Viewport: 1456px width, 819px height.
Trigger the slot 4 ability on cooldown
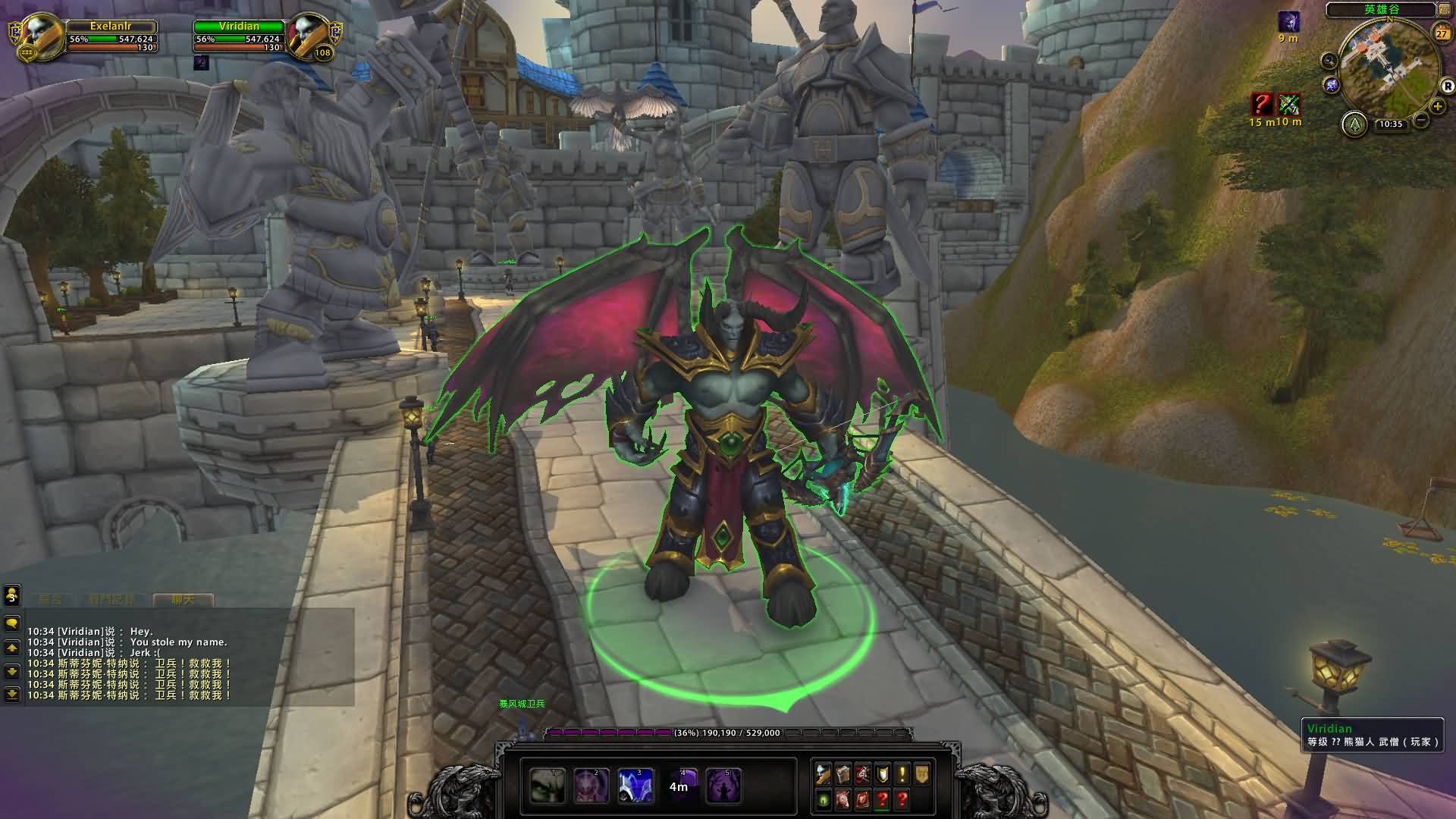point(679,786)
